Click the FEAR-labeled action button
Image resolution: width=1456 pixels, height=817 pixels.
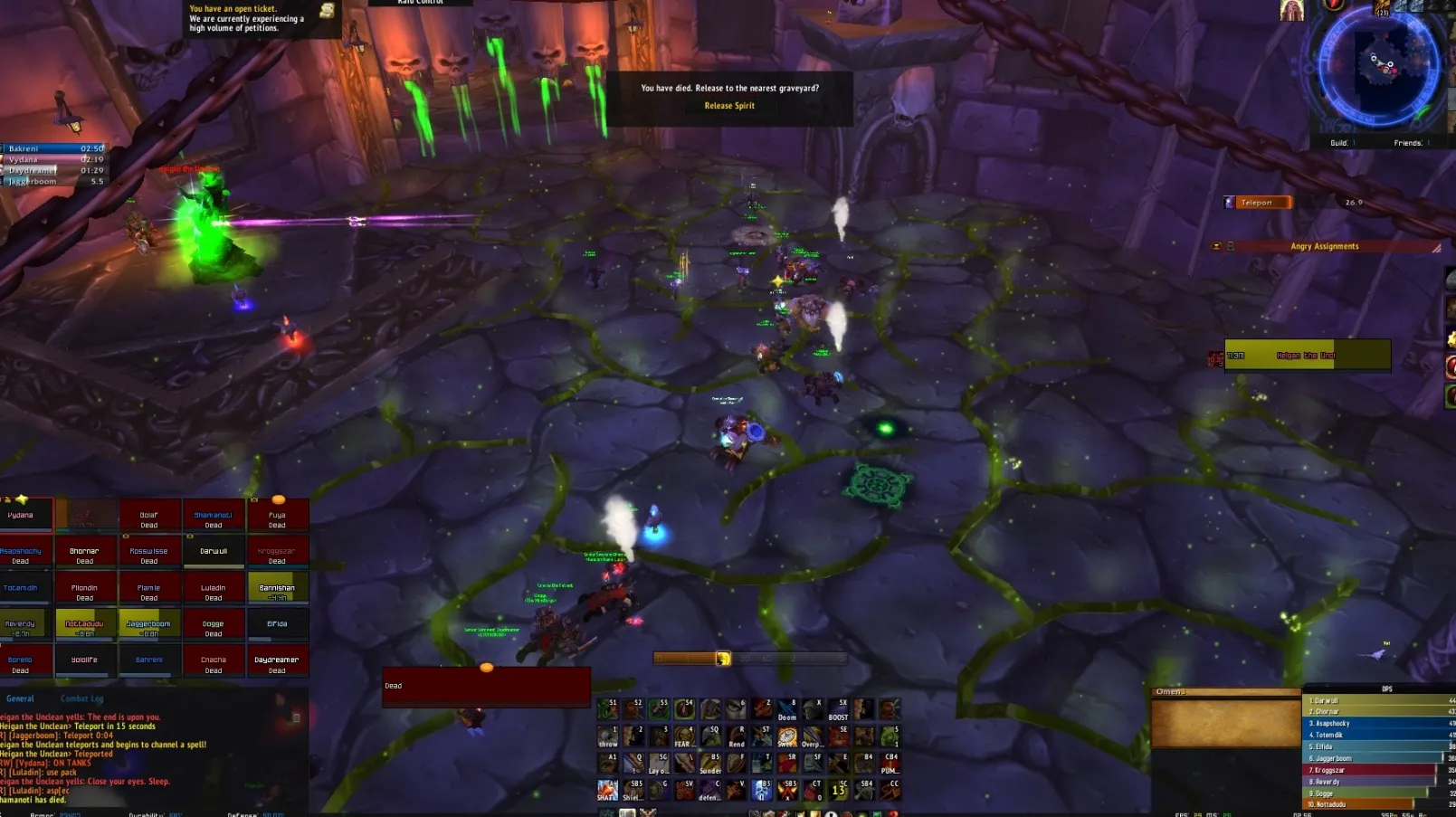(x=684, y=736)
